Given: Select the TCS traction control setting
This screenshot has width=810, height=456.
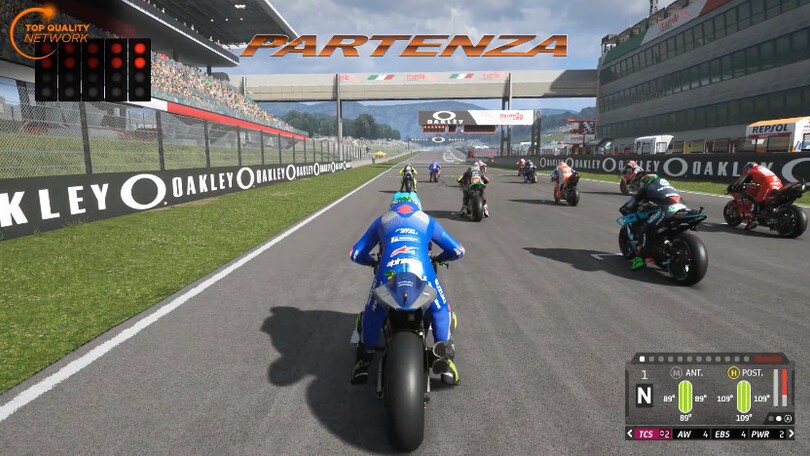Looking at the screenshot, I should [653, 434].
